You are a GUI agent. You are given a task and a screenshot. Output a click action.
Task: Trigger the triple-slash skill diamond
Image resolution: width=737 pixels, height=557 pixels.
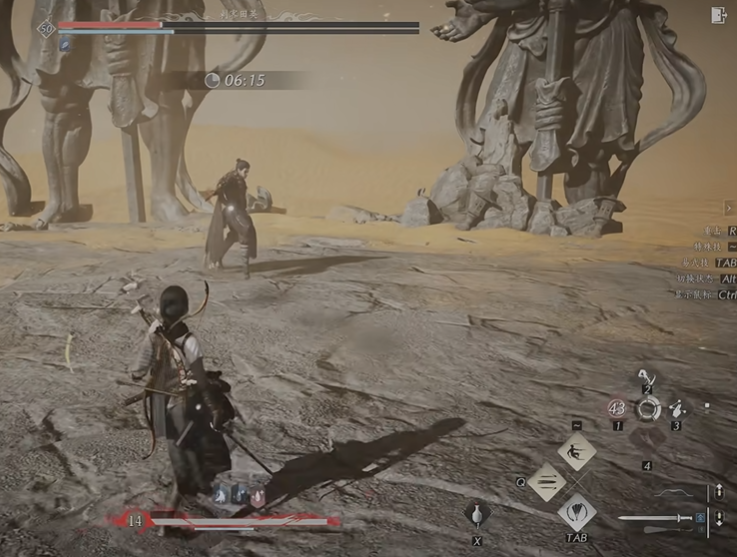pyautogui.click(x=547, y=482)
